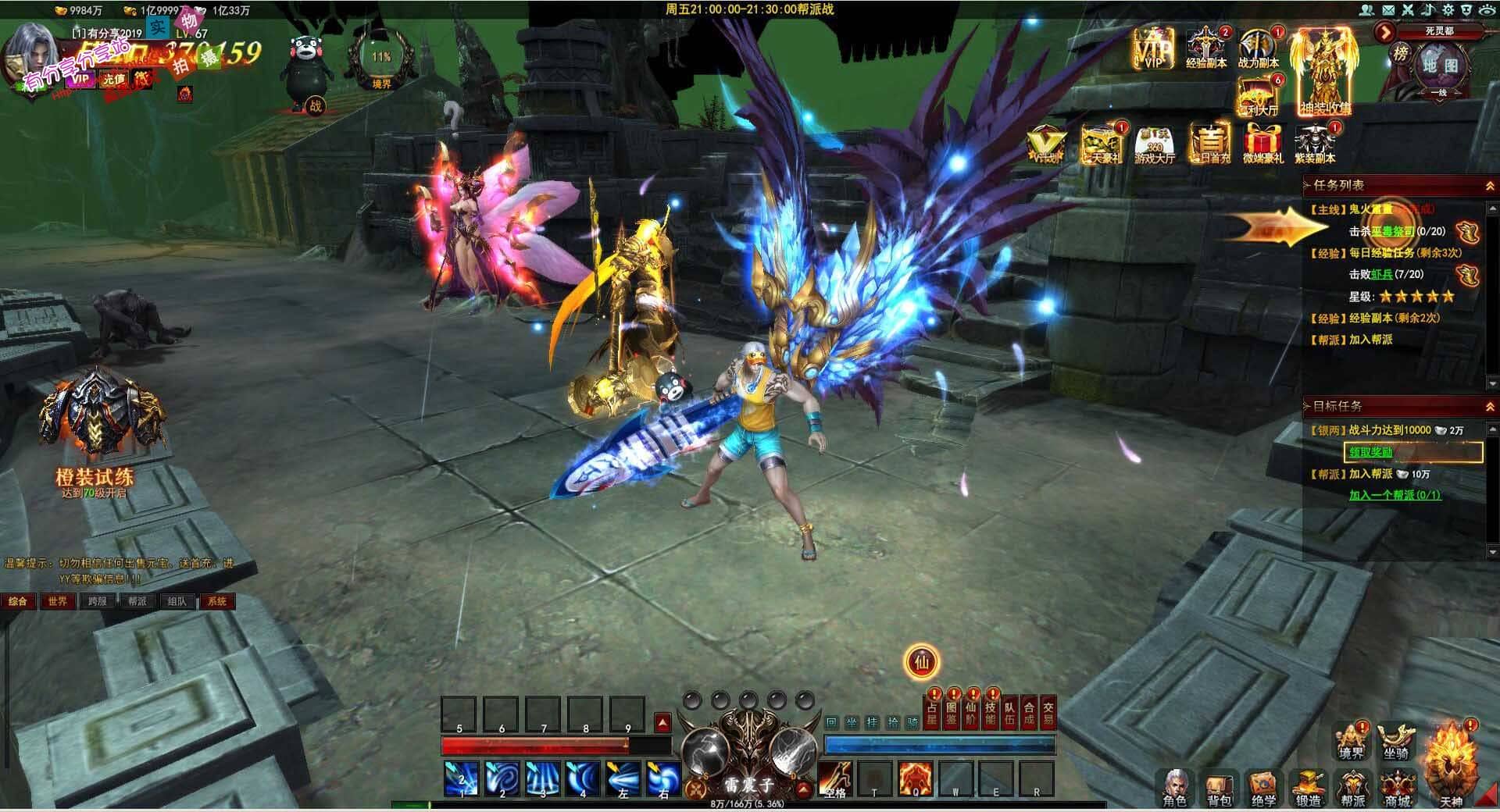Open the 微端豪礼 red gift box

tap(1262, 144)
